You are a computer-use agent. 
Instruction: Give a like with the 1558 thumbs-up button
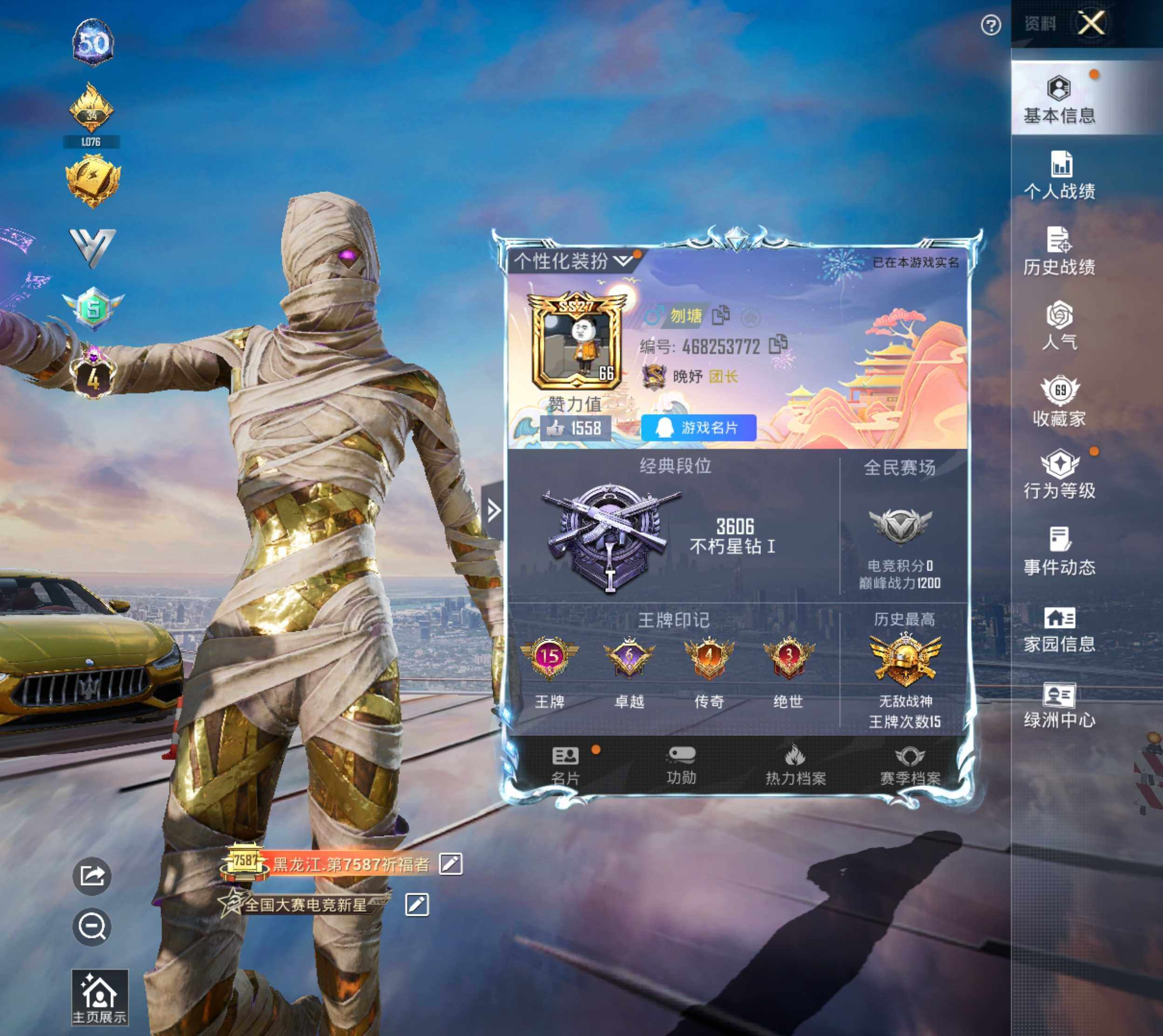(x=575, y=428)
